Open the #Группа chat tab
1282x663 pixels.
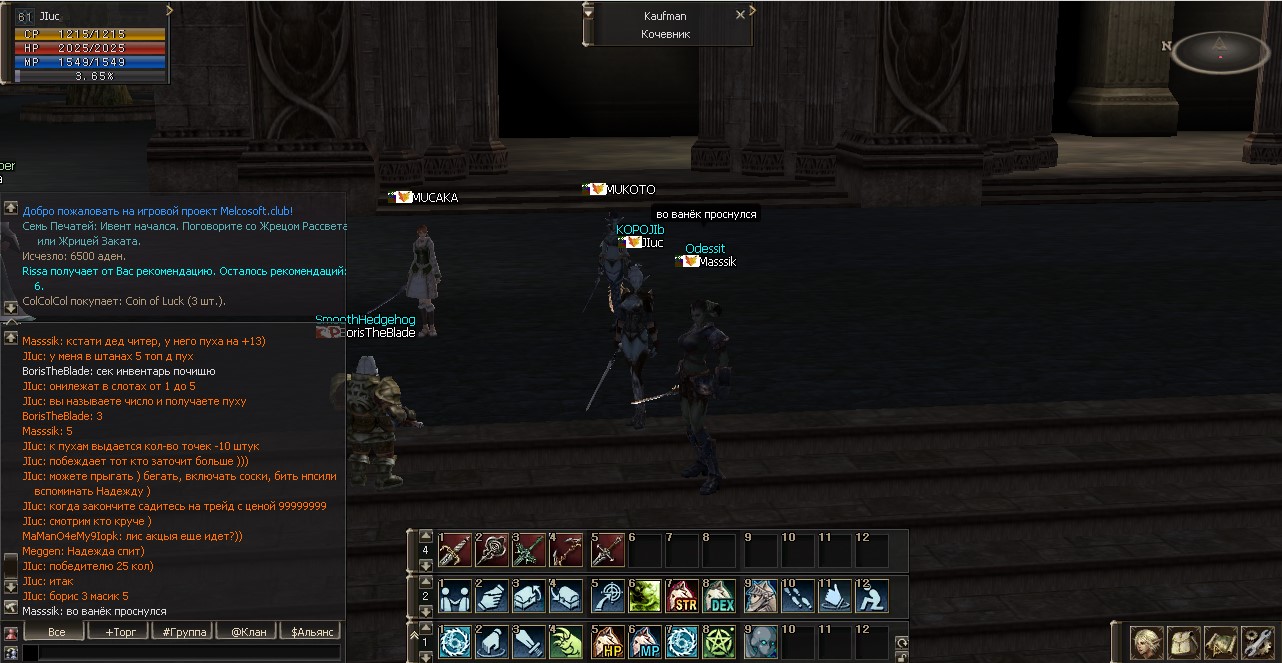tap(183, 632)
